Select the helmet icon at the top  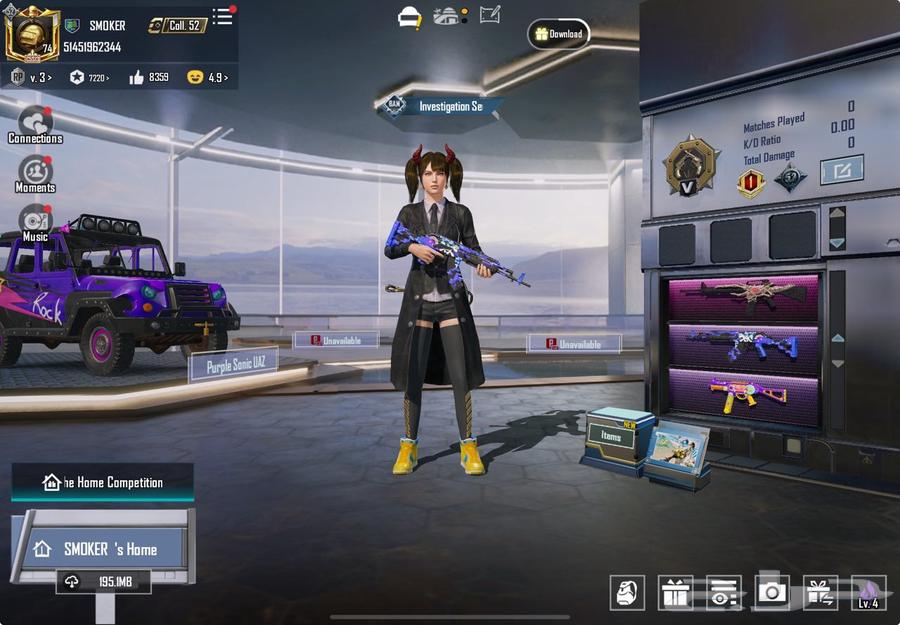[409, 17]
